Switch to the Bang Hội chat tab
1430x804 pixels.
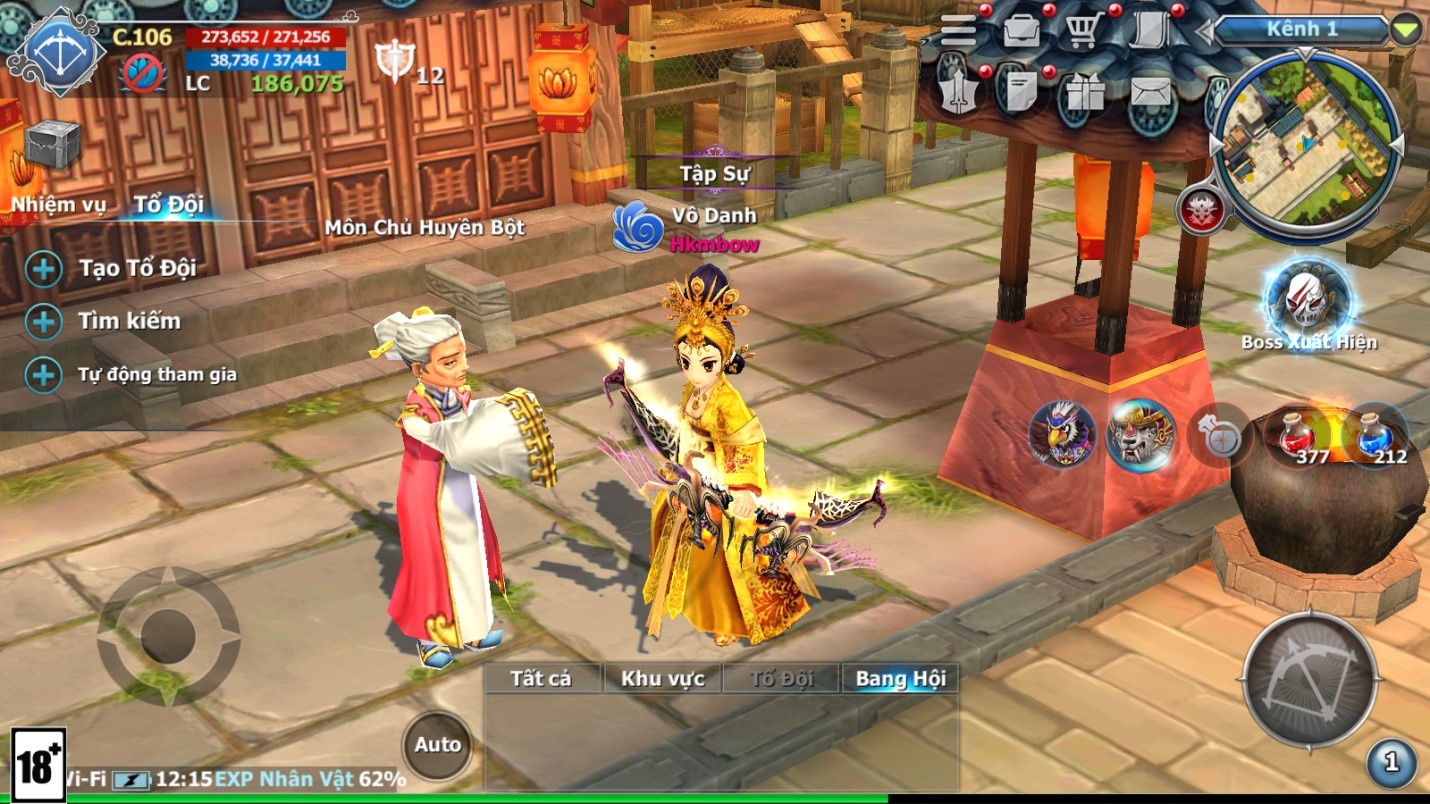(900, 679)
